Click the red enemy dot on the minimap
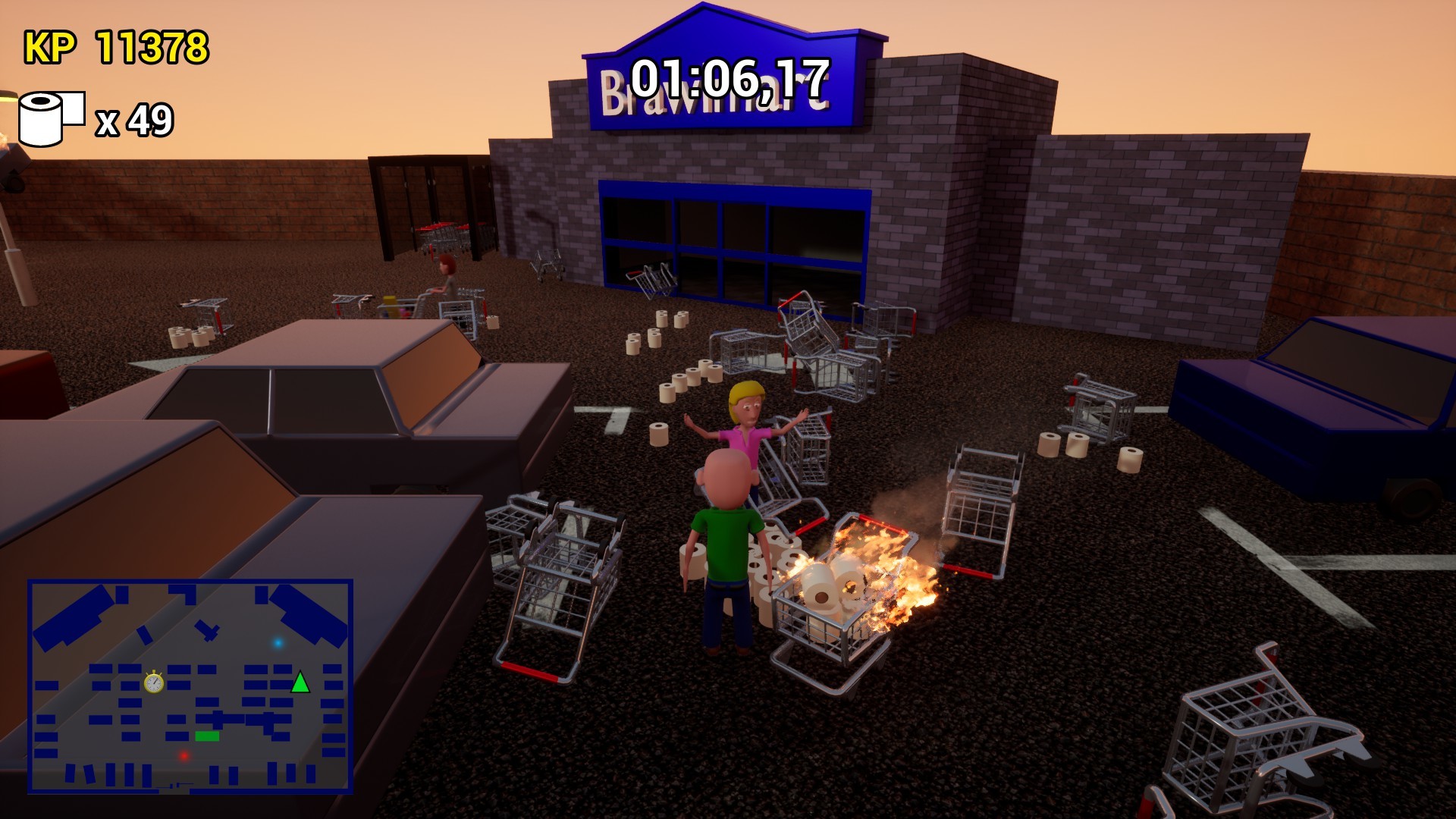Viewport: 1456px width, 819px height. coord(183,755)
